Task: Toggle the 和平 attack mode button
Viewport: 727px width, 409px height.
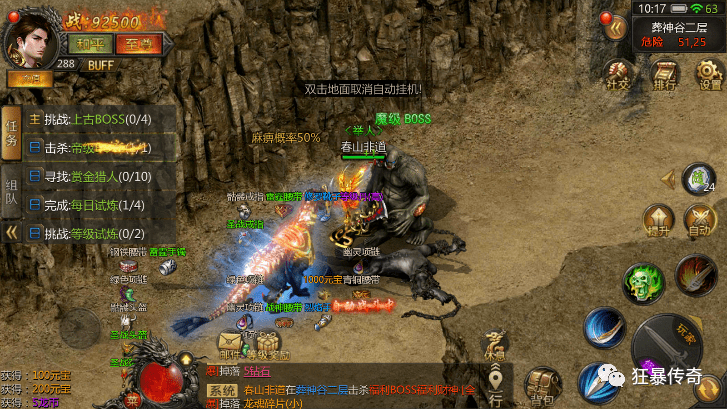Action: click(86, 43)
